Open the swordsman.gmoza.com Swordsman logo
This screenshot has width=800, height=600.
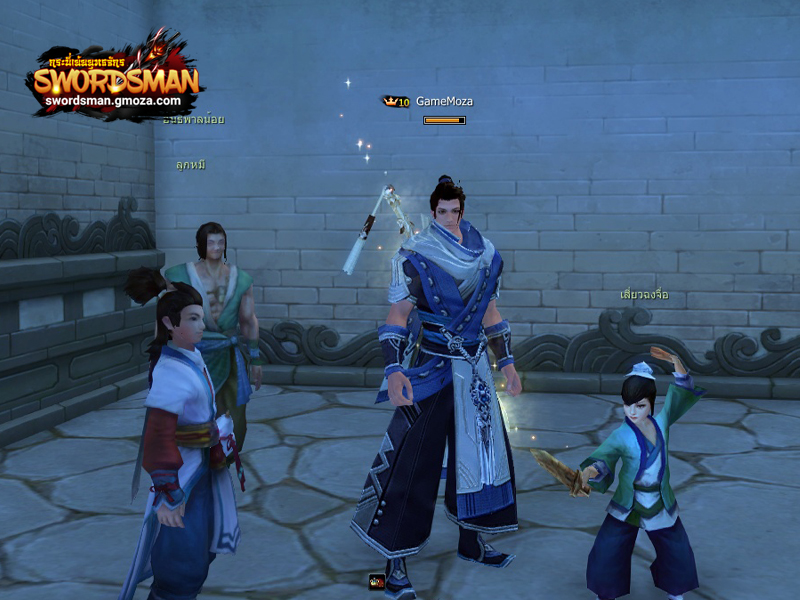pos(115,81)
